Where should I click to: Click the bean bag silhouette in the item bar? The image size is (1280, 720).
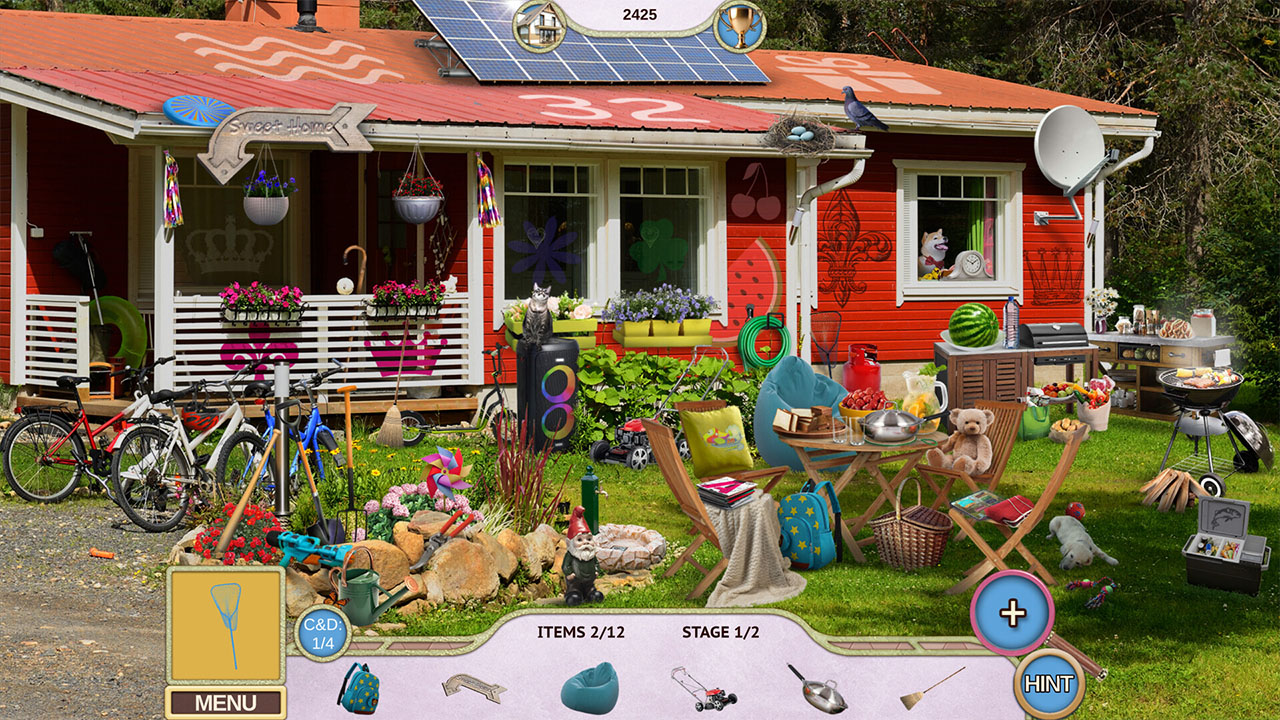[x=588, y=687]
